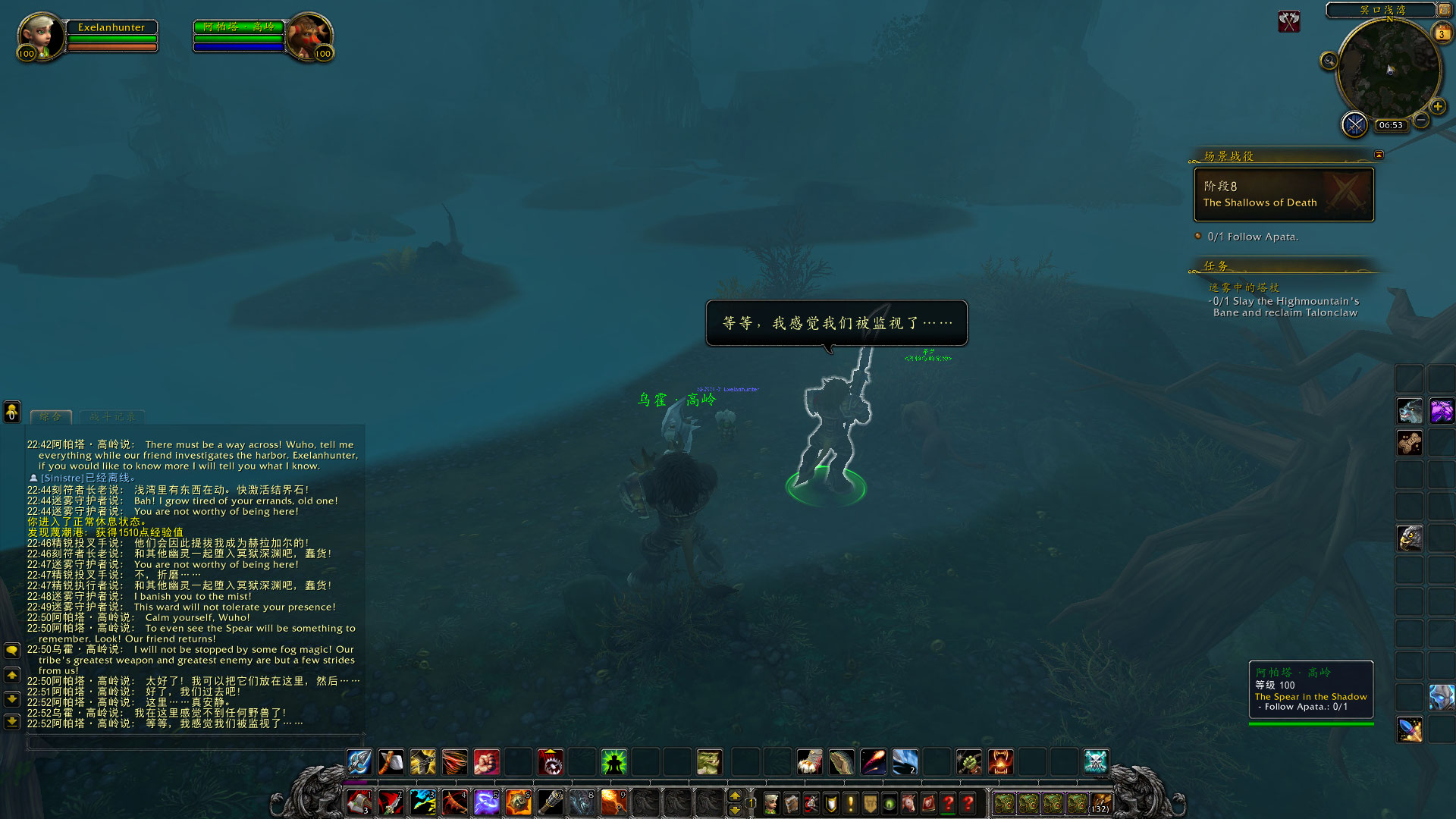
Task: Use the purple lightning ability in slot 5
Action: click(x=486, y=802)
